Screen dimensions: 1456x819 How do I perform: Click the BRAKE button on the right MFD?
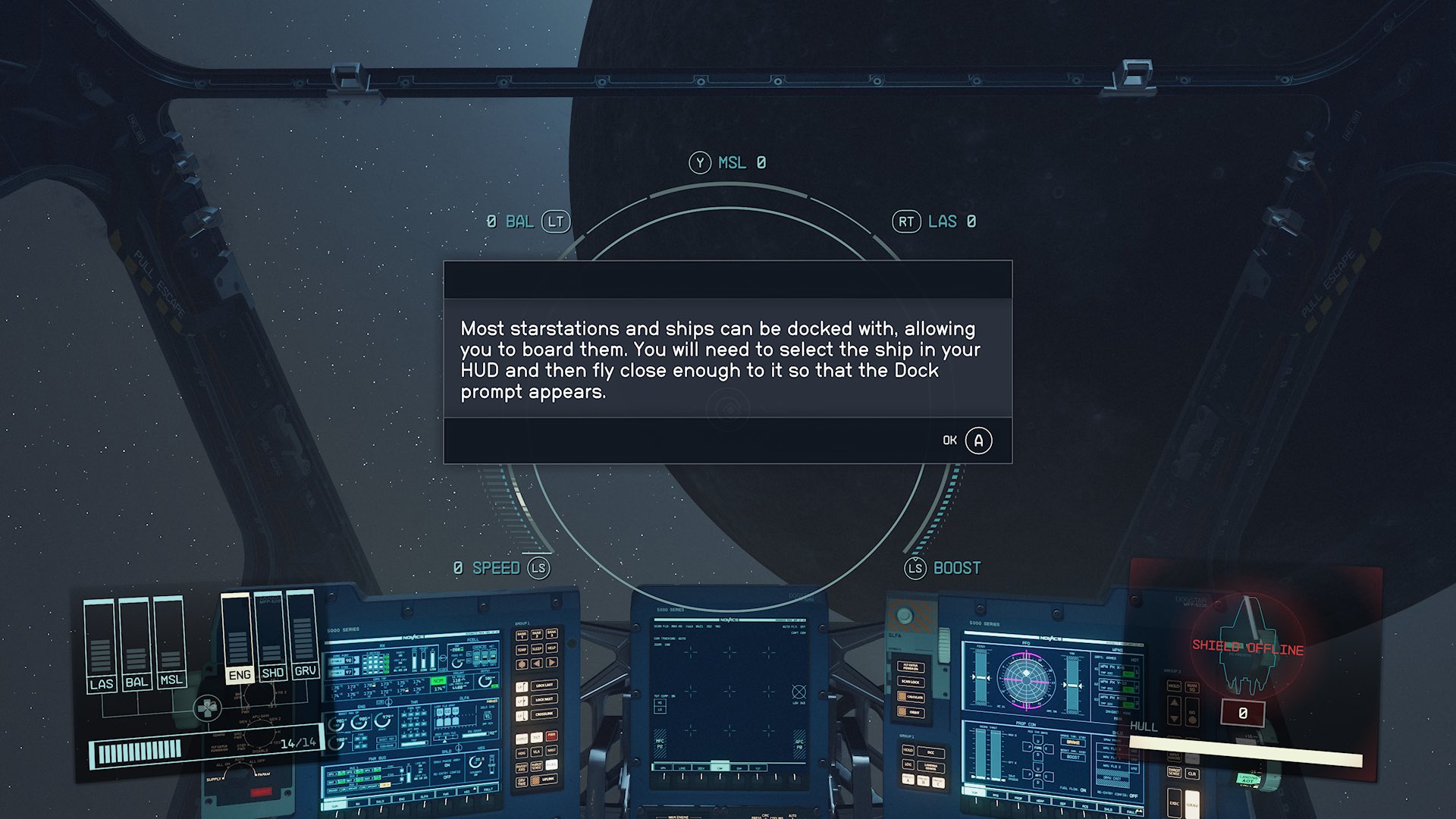pyautogui.click(x=1073, y=742)
